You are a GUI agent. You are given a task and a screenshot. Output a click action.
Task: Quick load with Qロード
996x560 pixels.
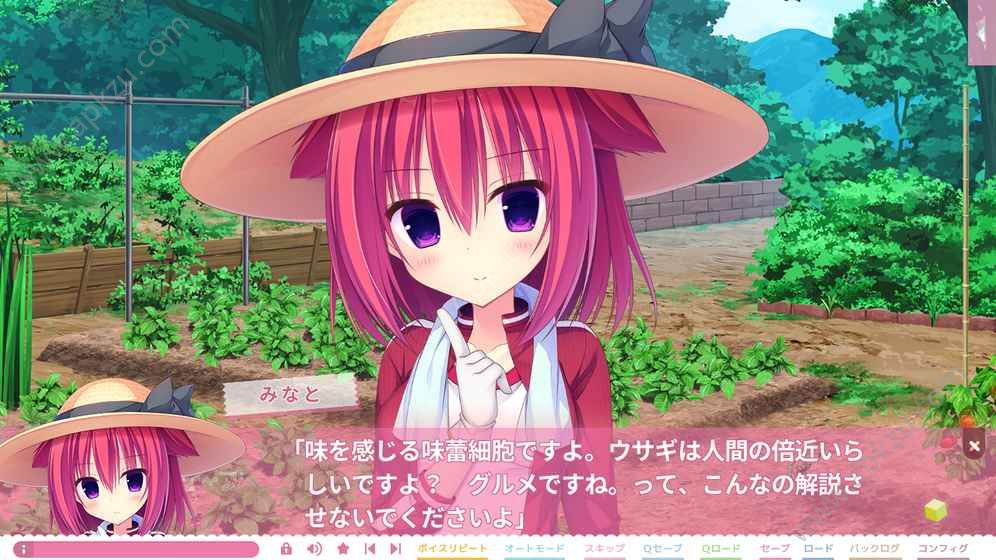tap(720, 549)
